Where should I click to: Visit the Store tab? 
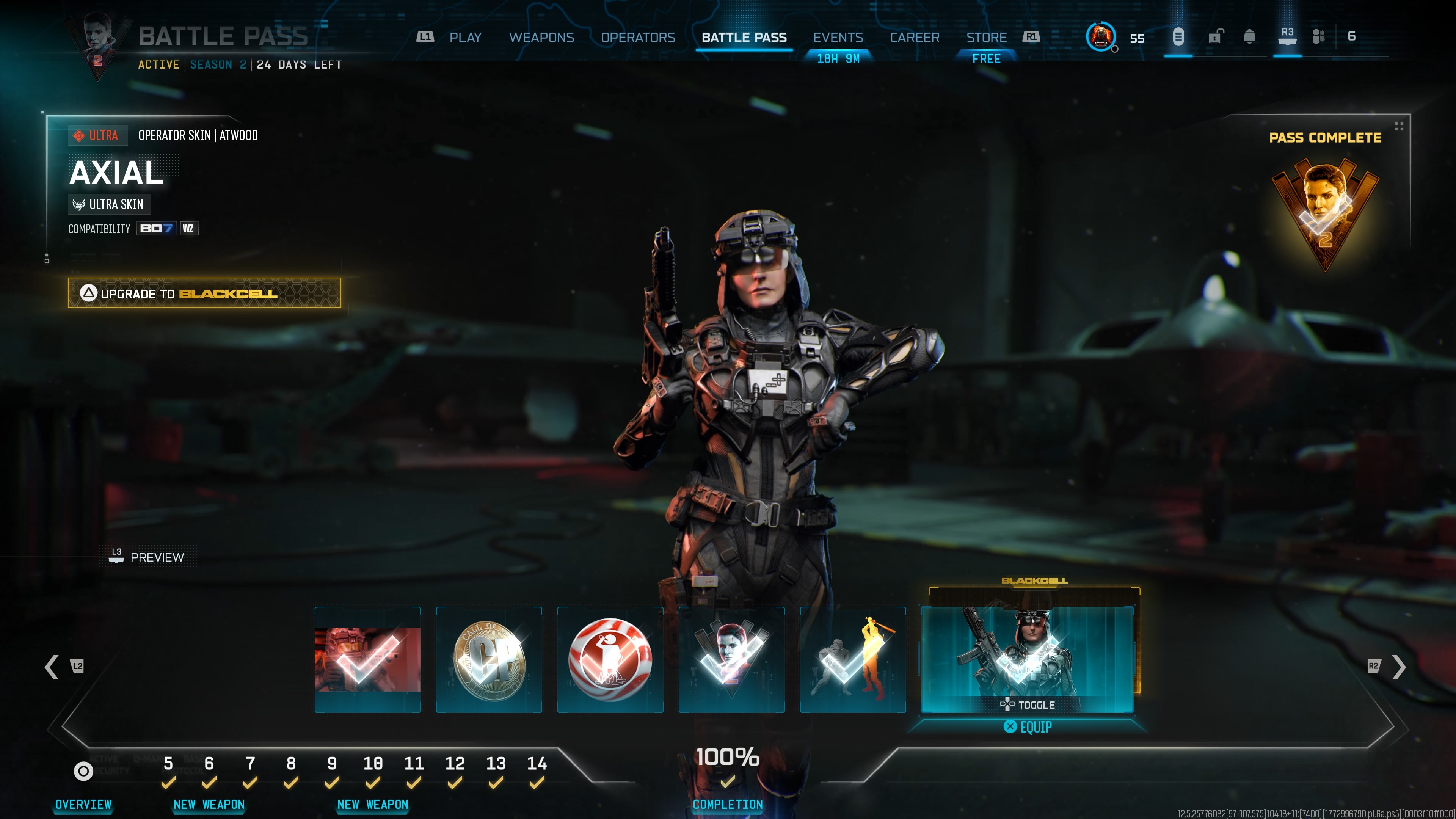point(986,37)
